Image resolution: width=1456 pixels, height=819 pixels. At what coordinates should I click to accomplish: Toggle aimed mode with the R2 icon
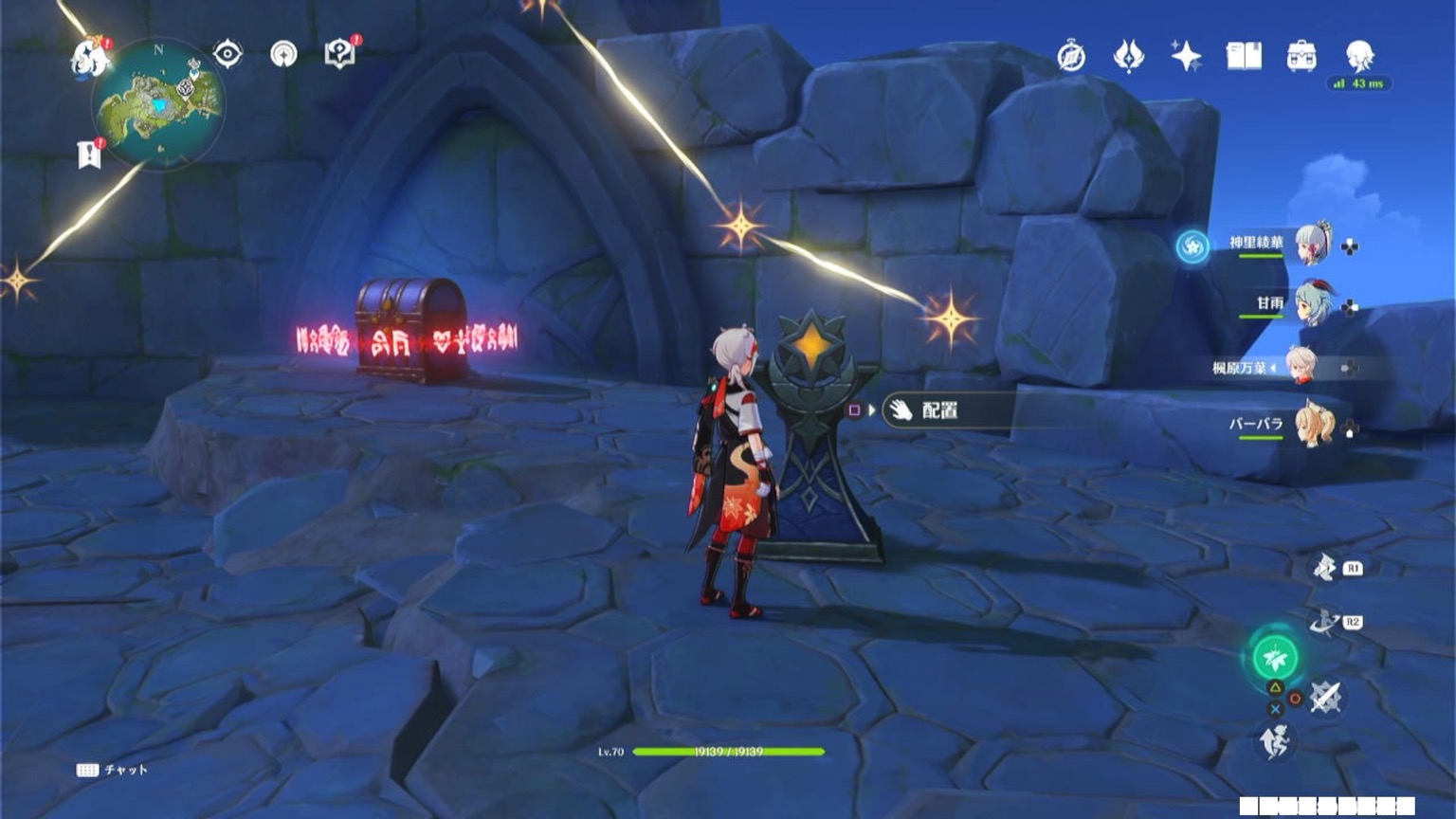click(1323, 621)
